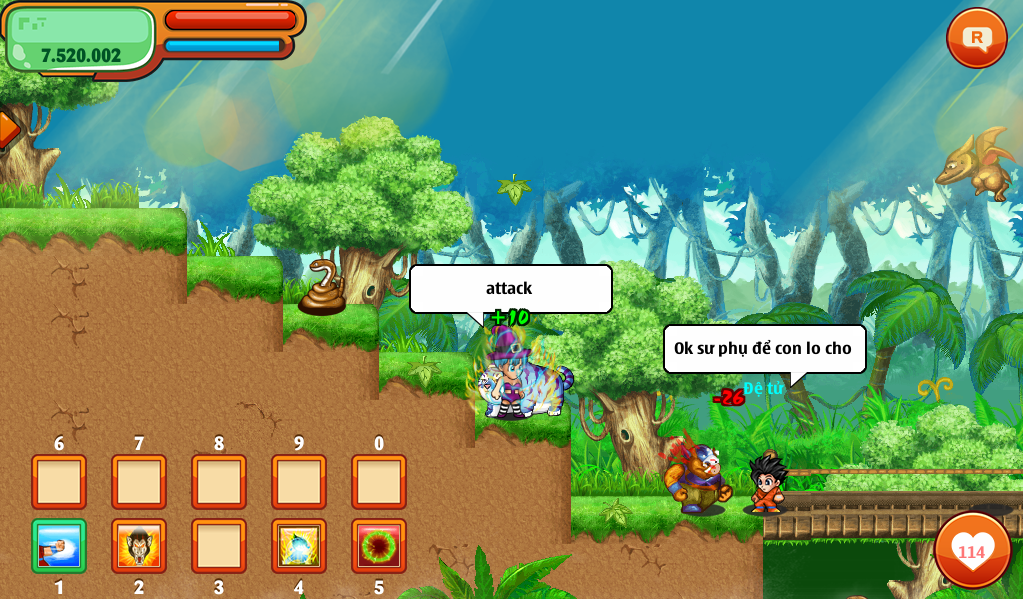
Task: Expand the orange arrow side panel
Action: point(8,129)
